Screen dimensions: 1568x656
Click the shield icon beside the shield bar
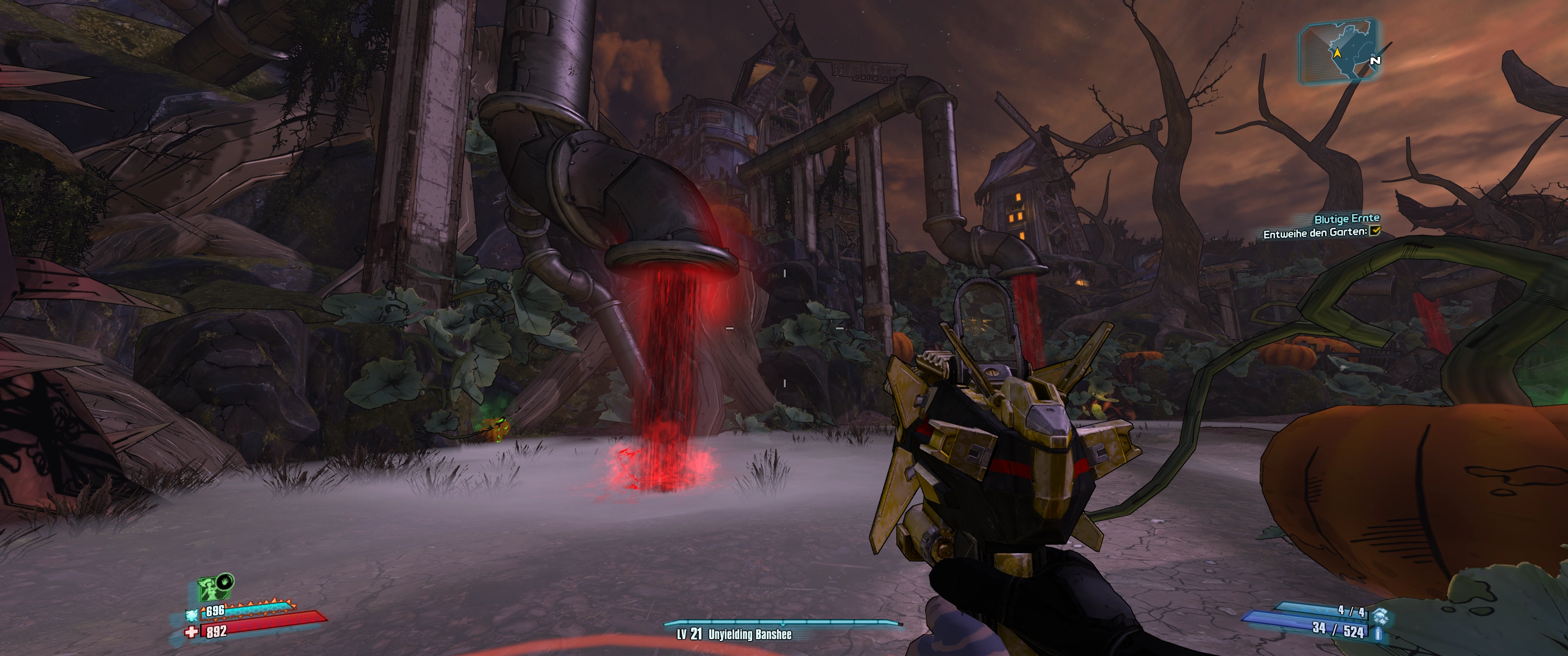click(x=192, y=615)
